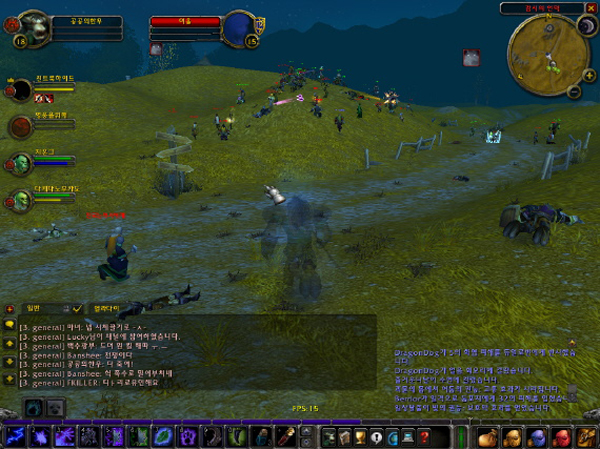Select the second party member portrait
This screenshot has width=600, height=449.
(x=21, y=126)
